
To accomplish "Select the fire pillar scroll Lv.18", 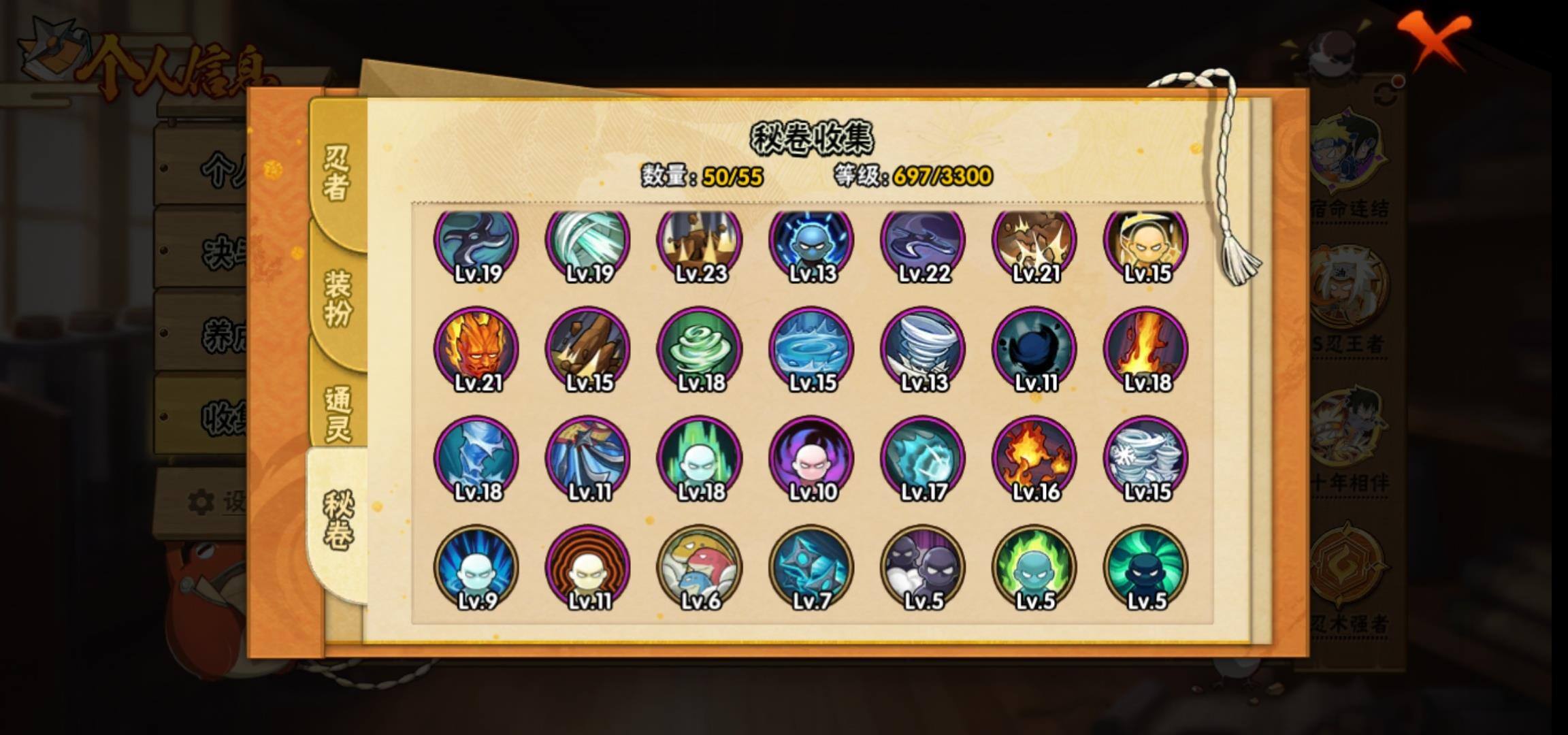I will (x=1146, y=348).
